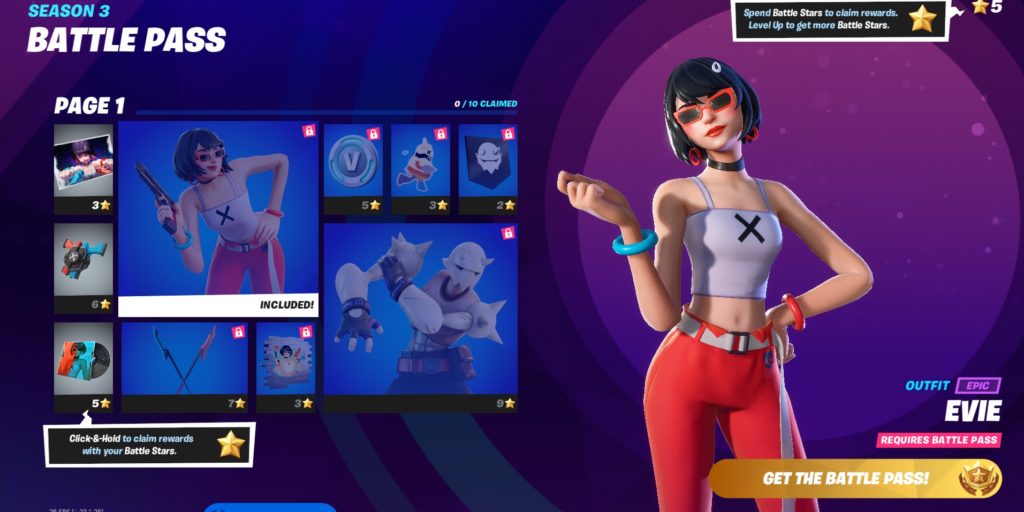Choose the V-Bucks coin reward tile
This screenshot has height=512, width=1024.
[x=352, y=168]
